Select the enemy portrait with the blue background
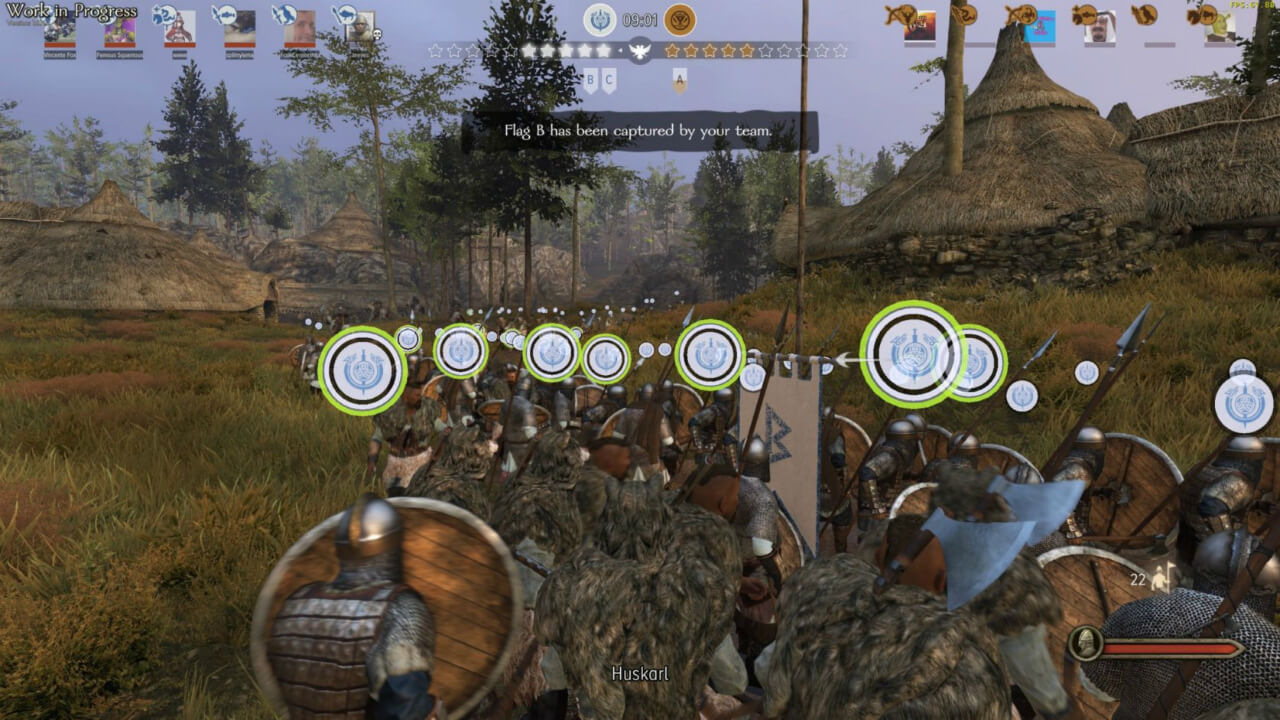The image size is (1280, 720). (x=1039, y=25)
